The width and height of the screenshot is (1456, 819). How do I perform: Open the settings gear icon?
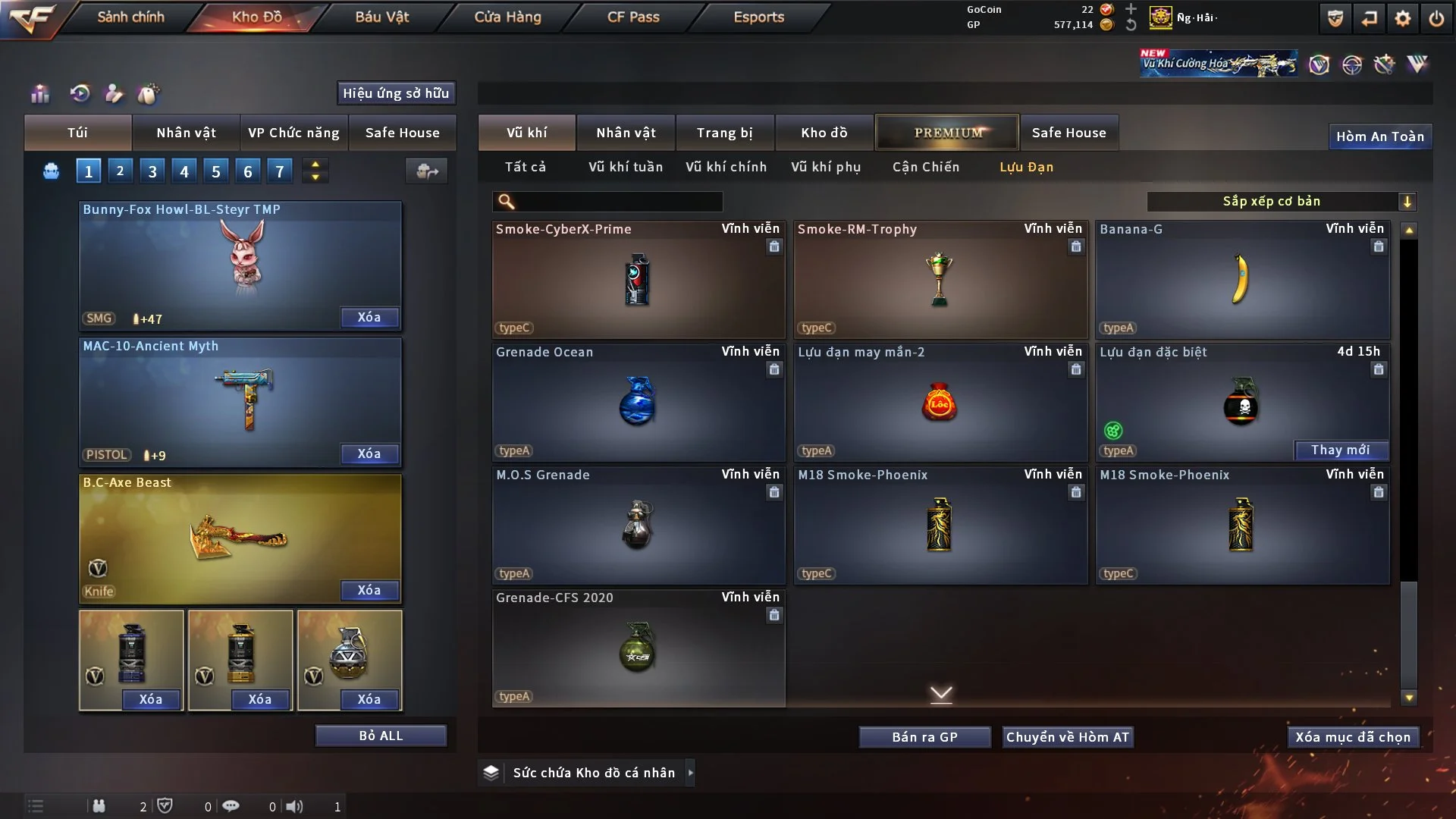click(1403, 18)
